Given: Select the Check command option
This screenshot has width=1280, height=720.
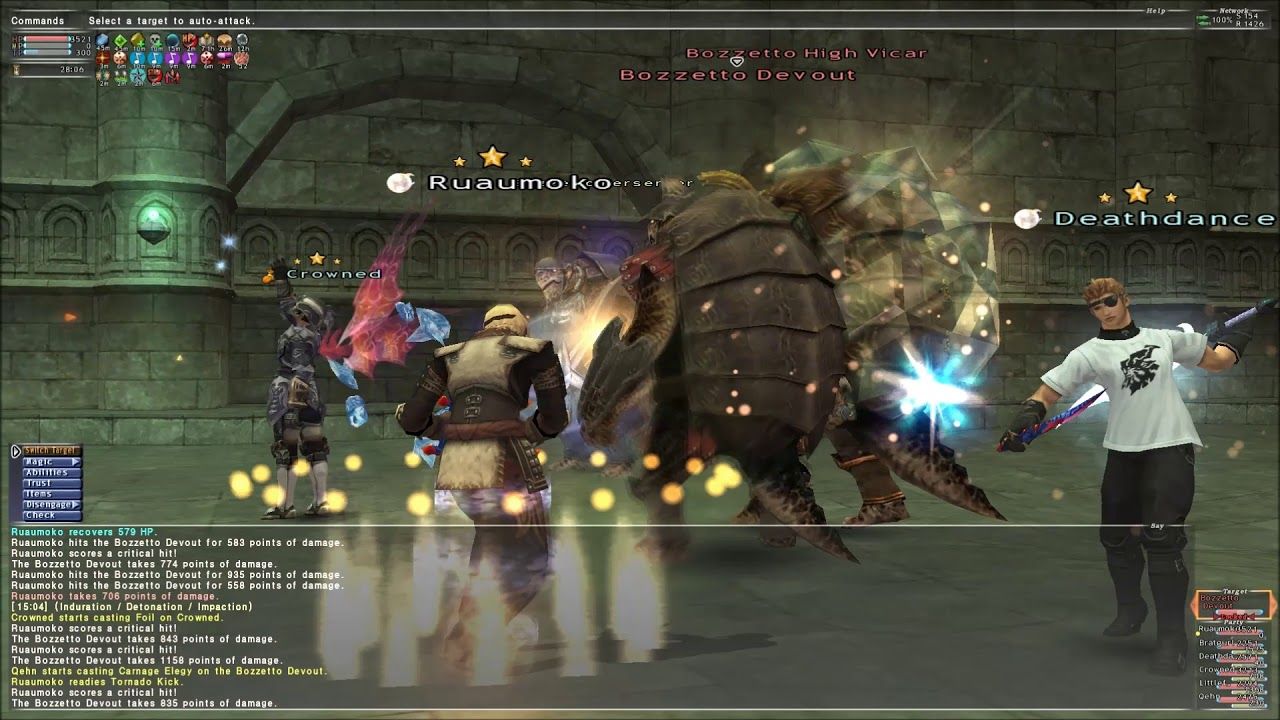Looking at the screenshot, I should point(38,514).
